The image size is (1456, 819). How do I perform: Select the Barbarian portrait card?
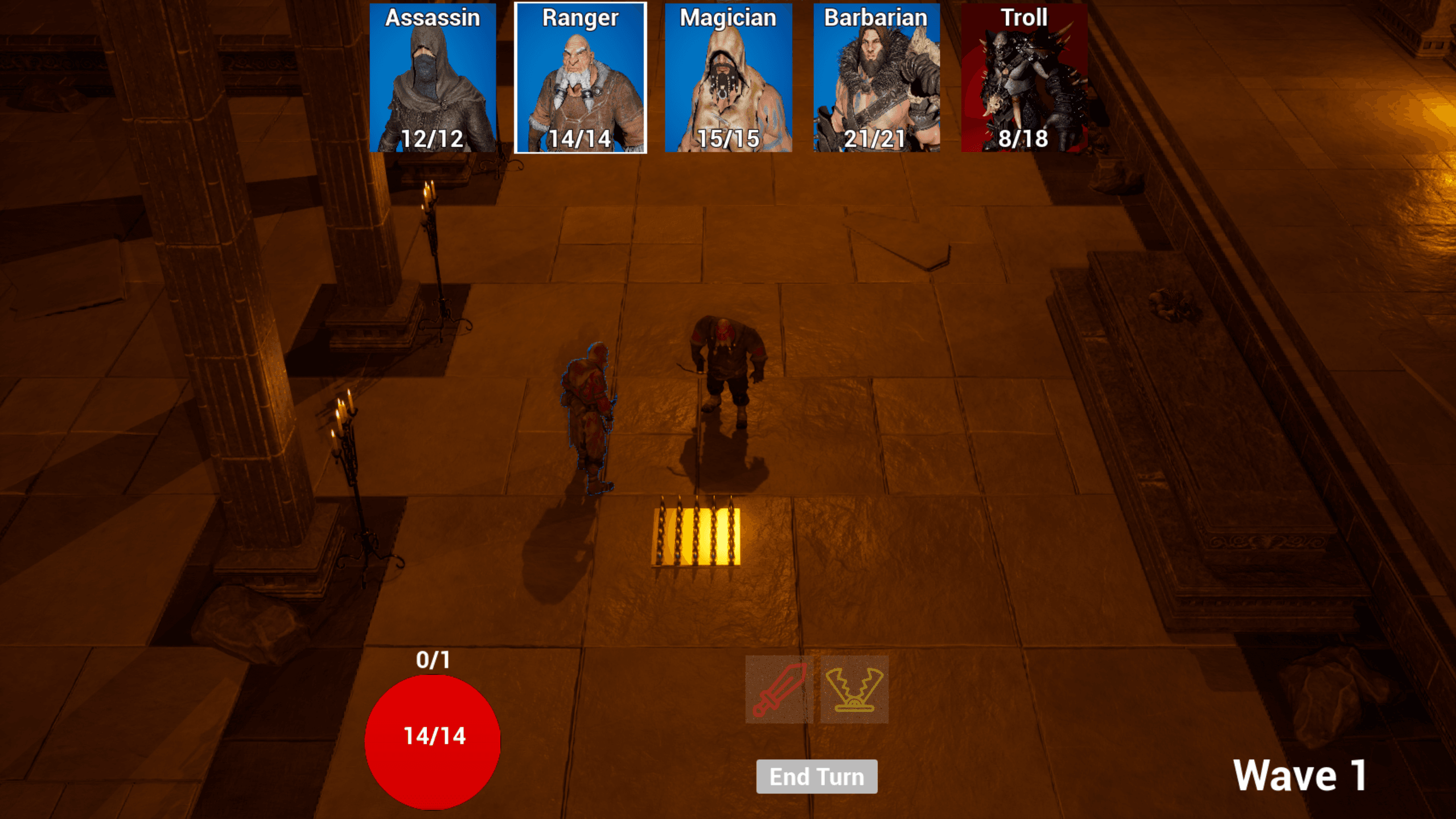click(x=876, y=78)
